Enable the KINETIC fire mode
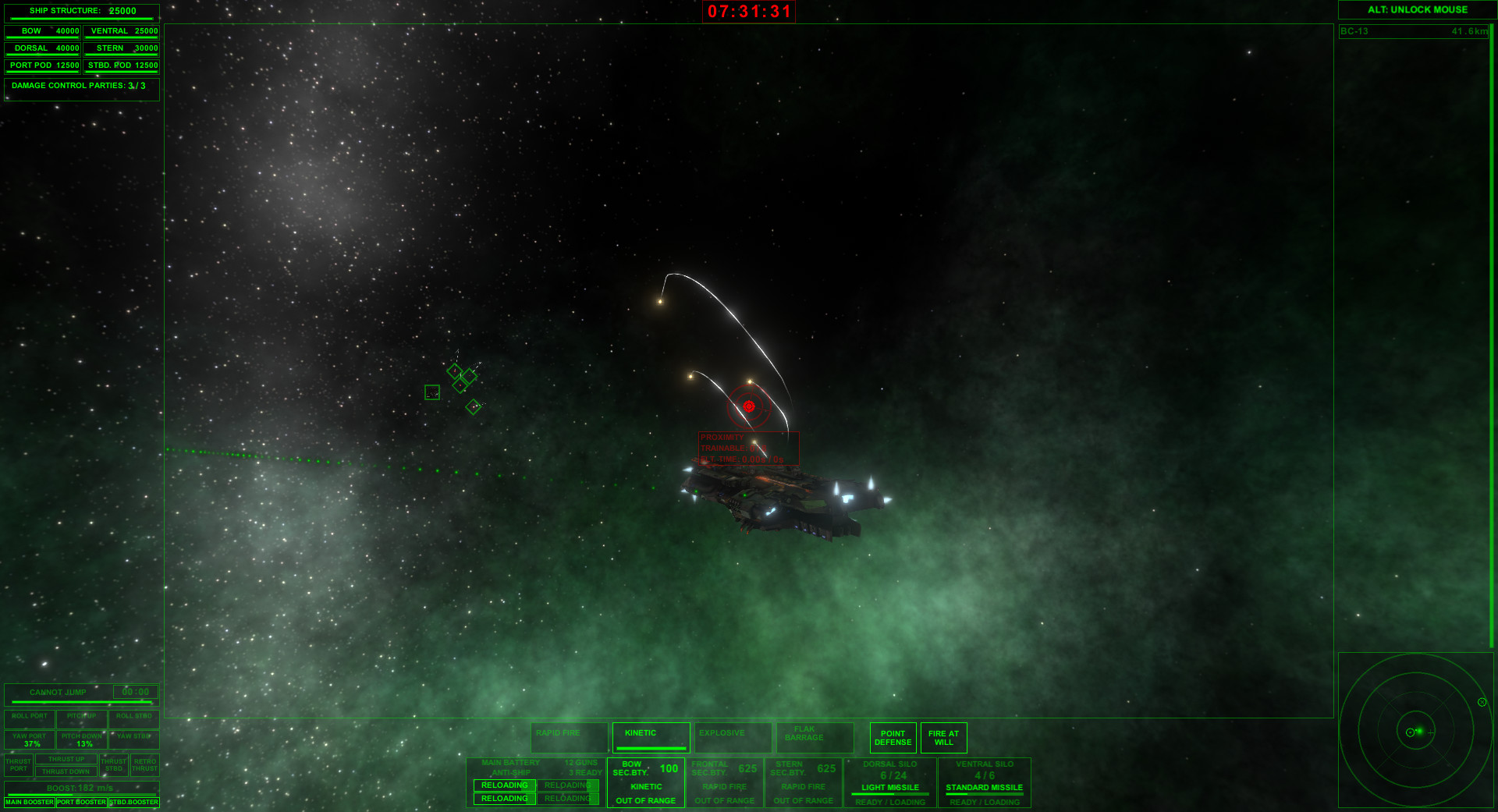Viewport: 1498px width, 812px height. pyautogui.click(x=651, y=736)
